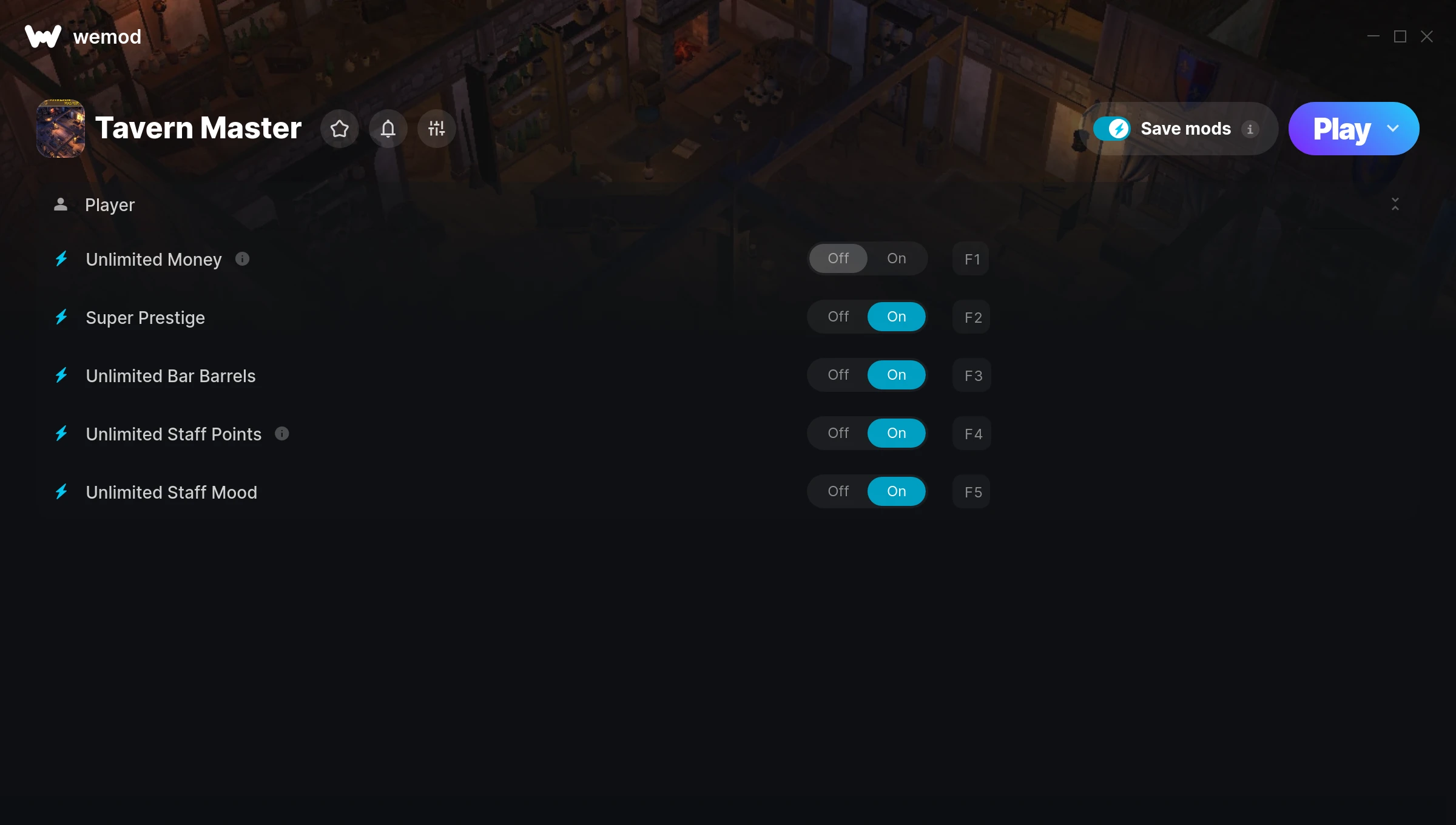Disable the Unlimited Staff Points cheat
This screenshot has height=825, width=1456.
(x=838, y=433)
